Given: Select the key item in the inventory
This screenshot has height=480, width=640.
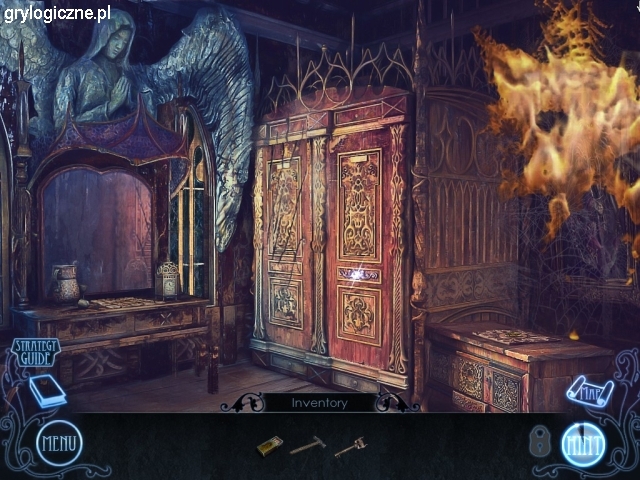Looking at the screenshot, I should (350, 447).
